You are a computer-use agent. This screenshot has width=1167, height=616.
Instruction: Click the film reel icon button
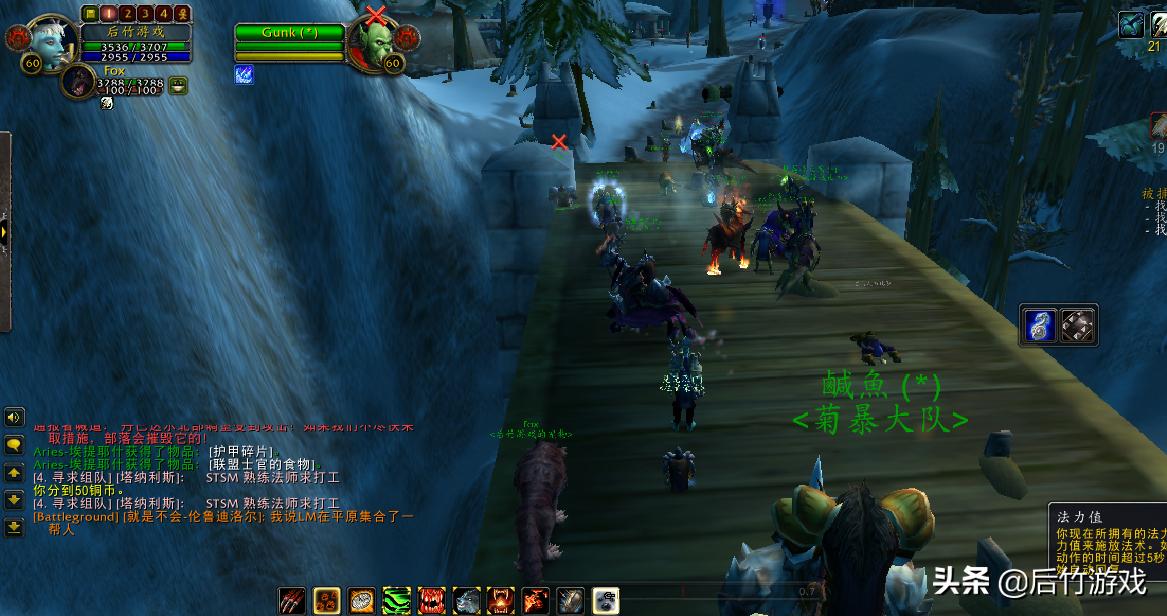(x=1078, y=325)
